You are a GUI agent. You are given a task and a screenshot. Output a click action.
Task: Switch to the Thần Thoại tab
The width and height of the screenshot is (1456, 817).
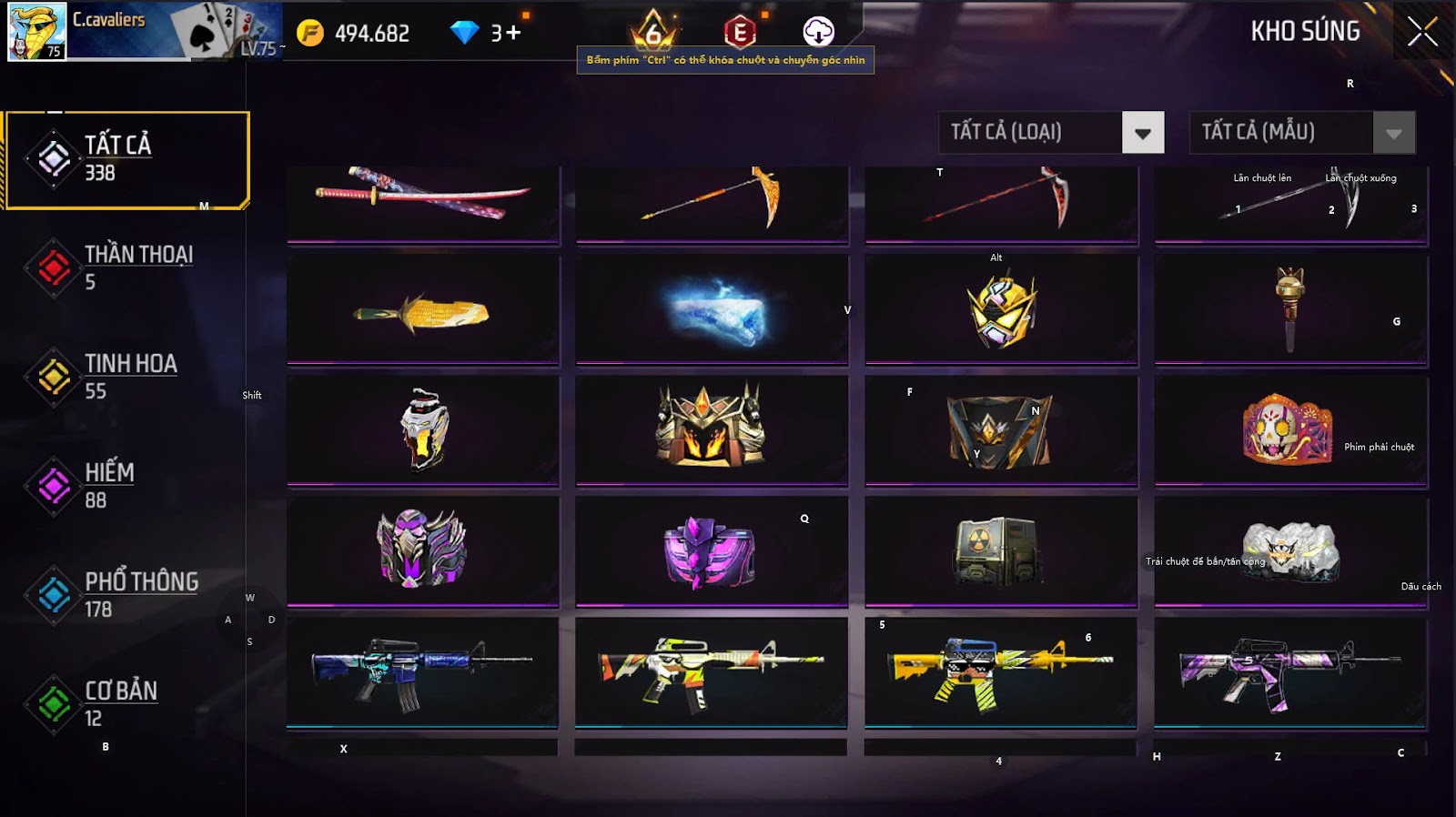127,267
